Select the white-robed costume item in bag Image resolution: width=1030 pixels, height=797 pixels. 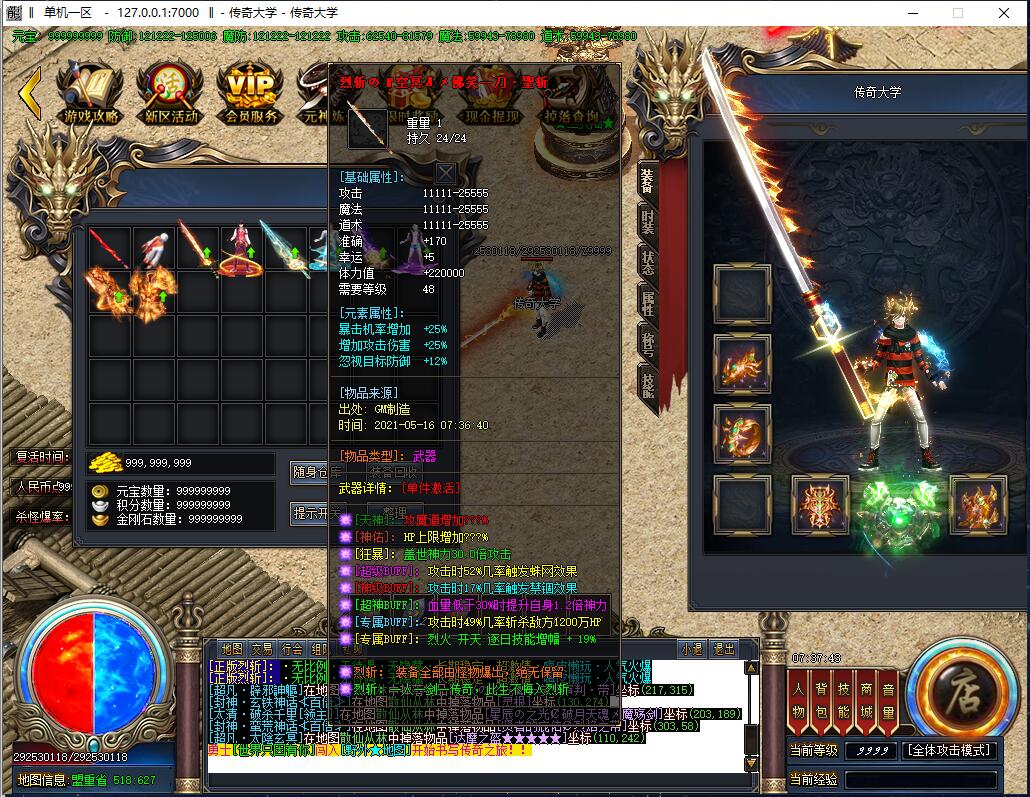tap(153, 248)
